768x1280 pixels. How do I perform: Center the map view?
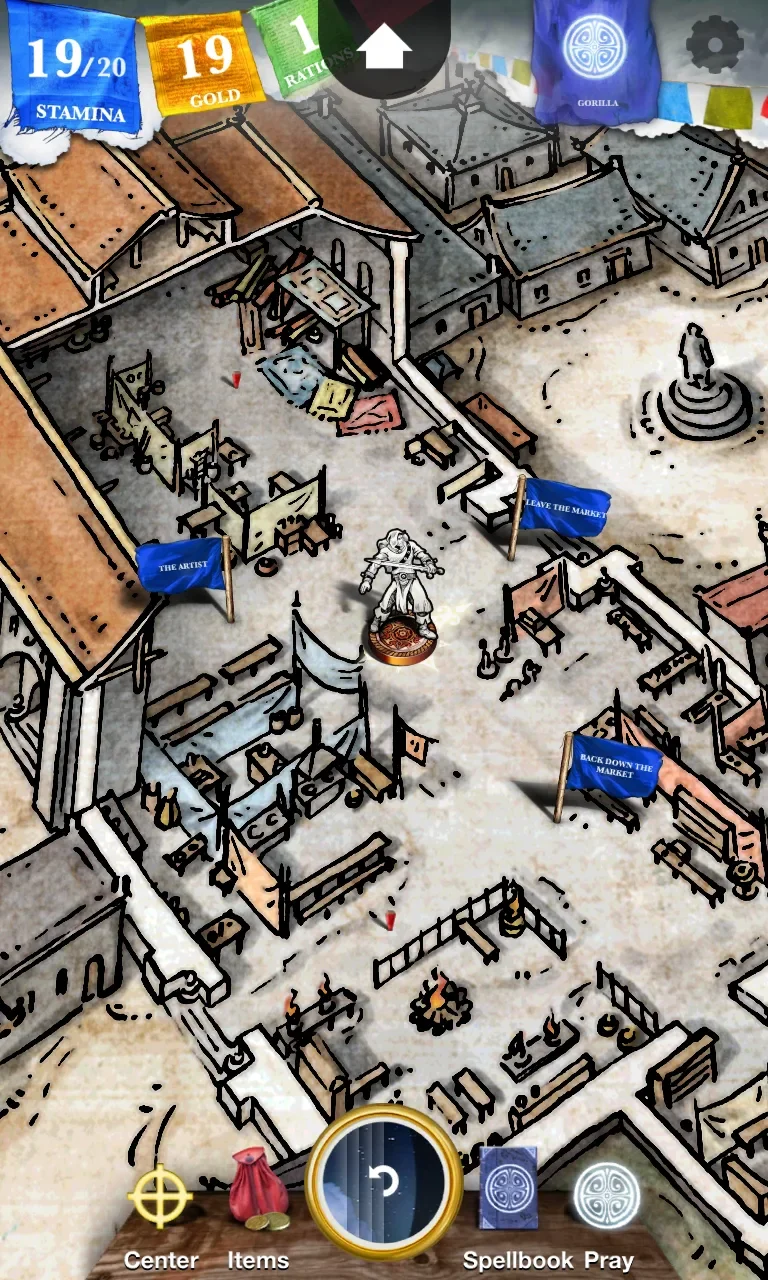point(161,1198)
